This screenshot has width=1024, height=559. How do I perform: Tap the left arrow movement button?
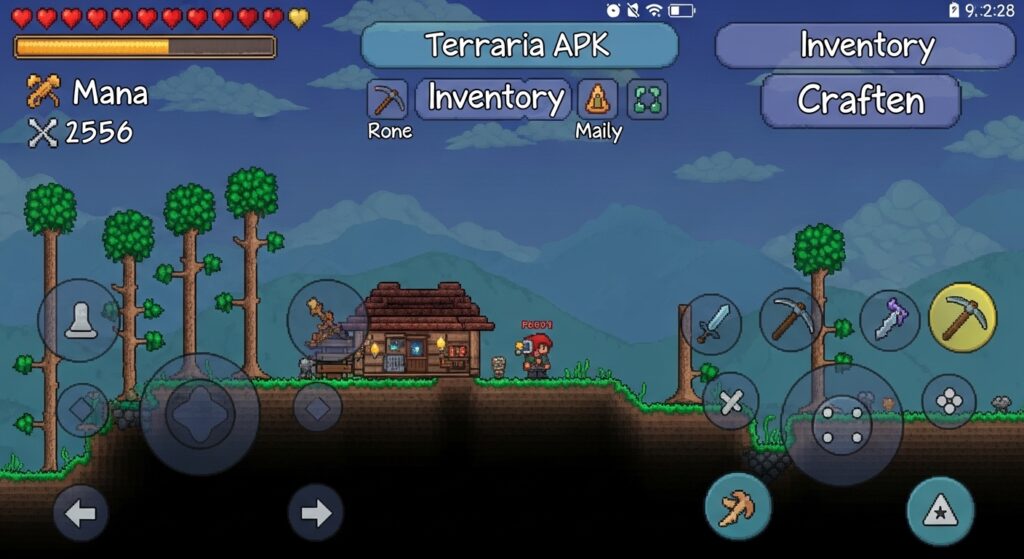coord(81,514)
